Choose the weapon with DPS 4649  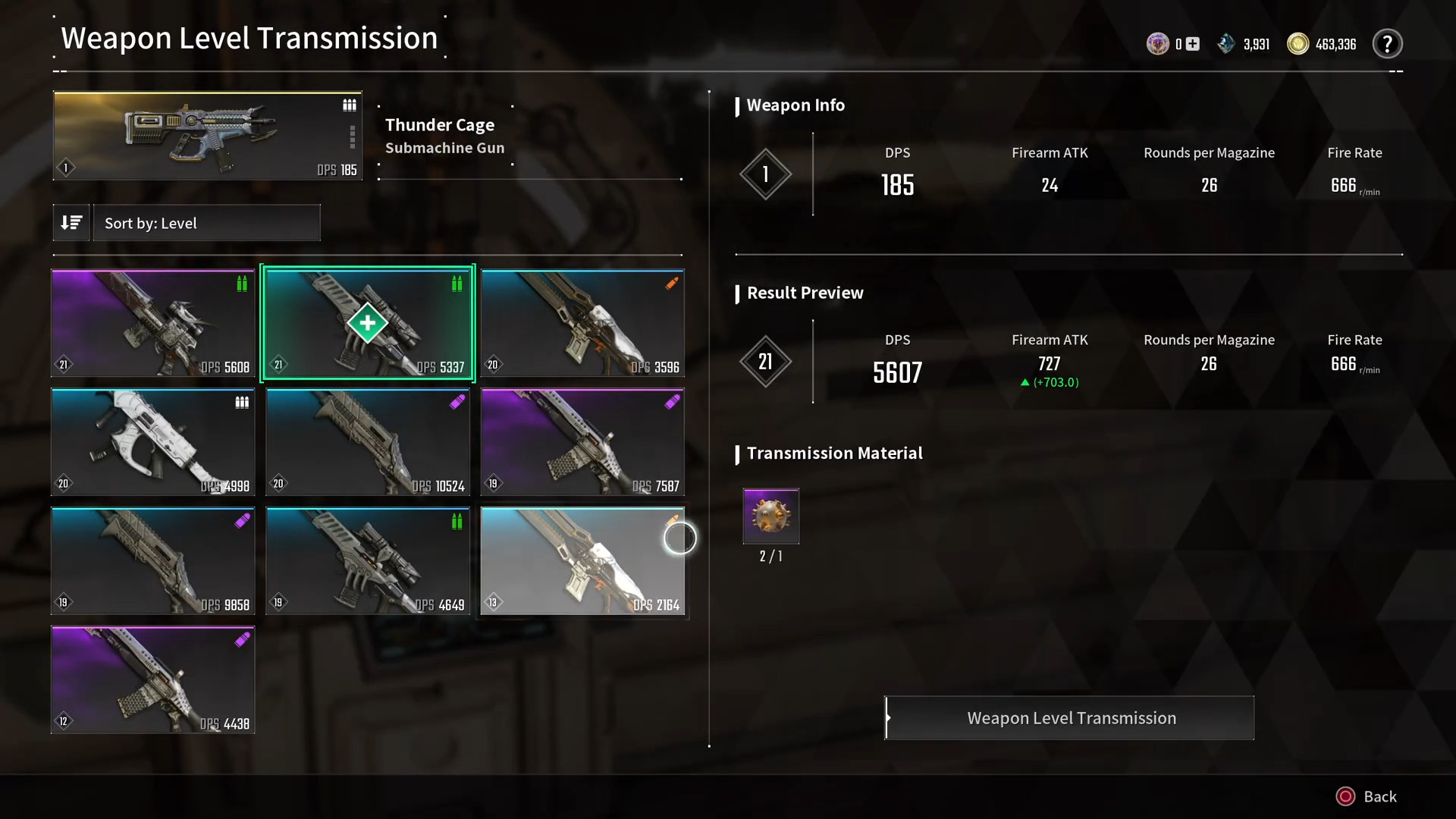(x=368, y=561)
